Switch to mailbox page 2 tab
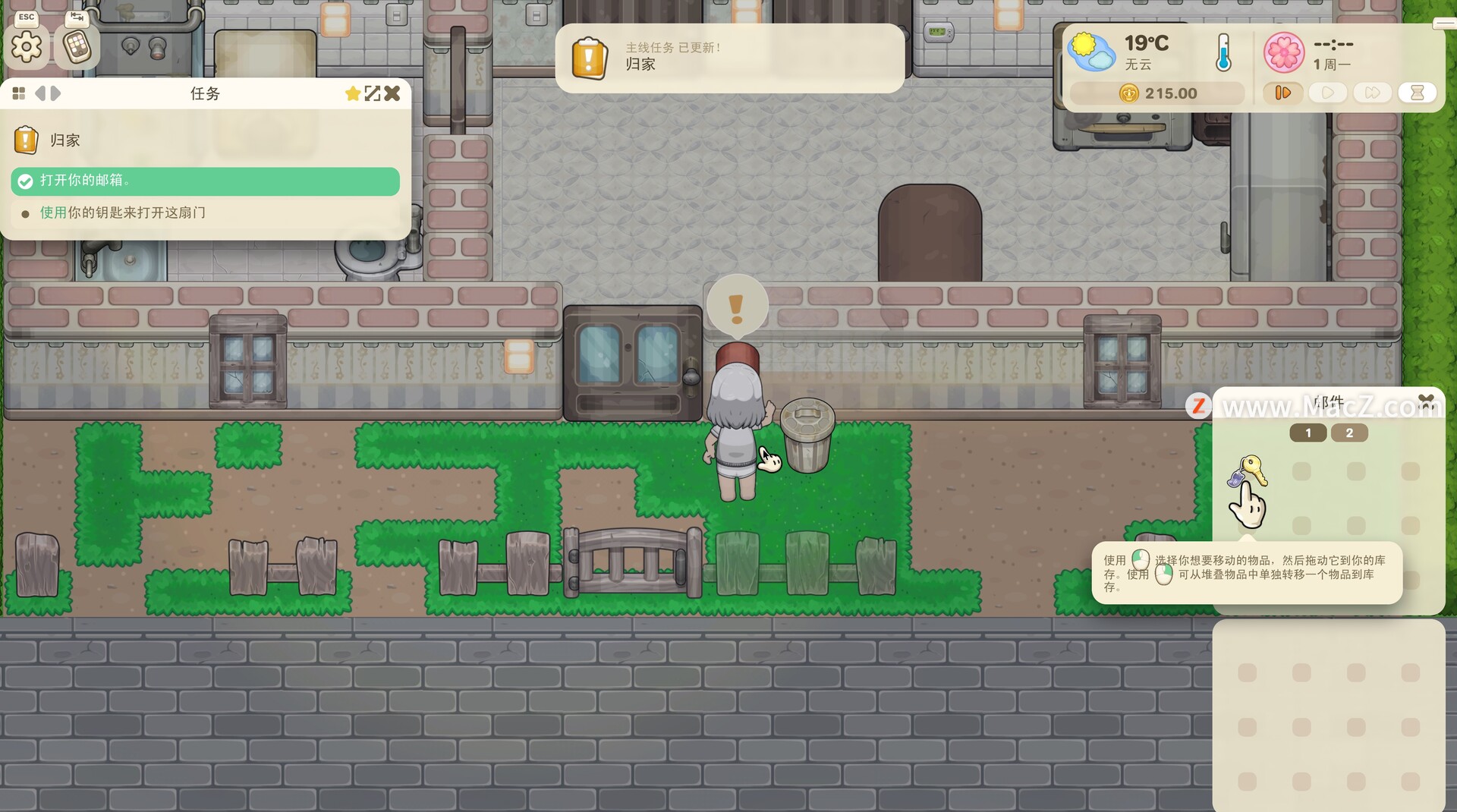 [1348, 433]
